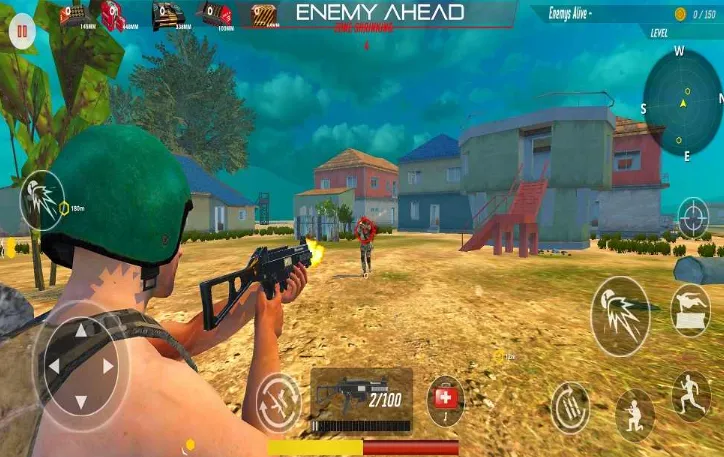Swap weapons with the circular arrows button
The width and height of the screenshot is (724, 457).
point(278,398)
